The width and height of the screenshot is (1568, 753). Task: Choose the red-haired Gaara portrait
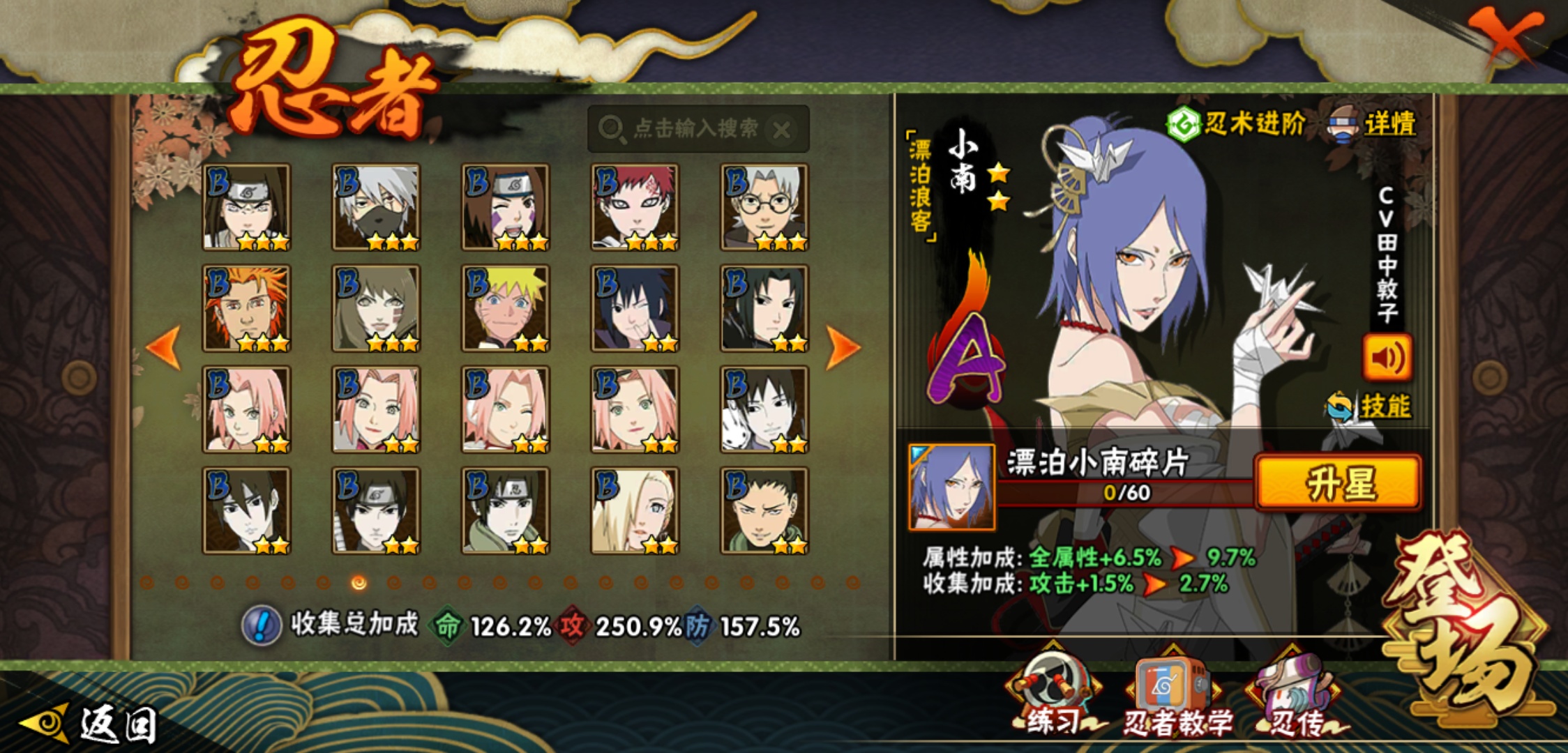tap(635, 207)
